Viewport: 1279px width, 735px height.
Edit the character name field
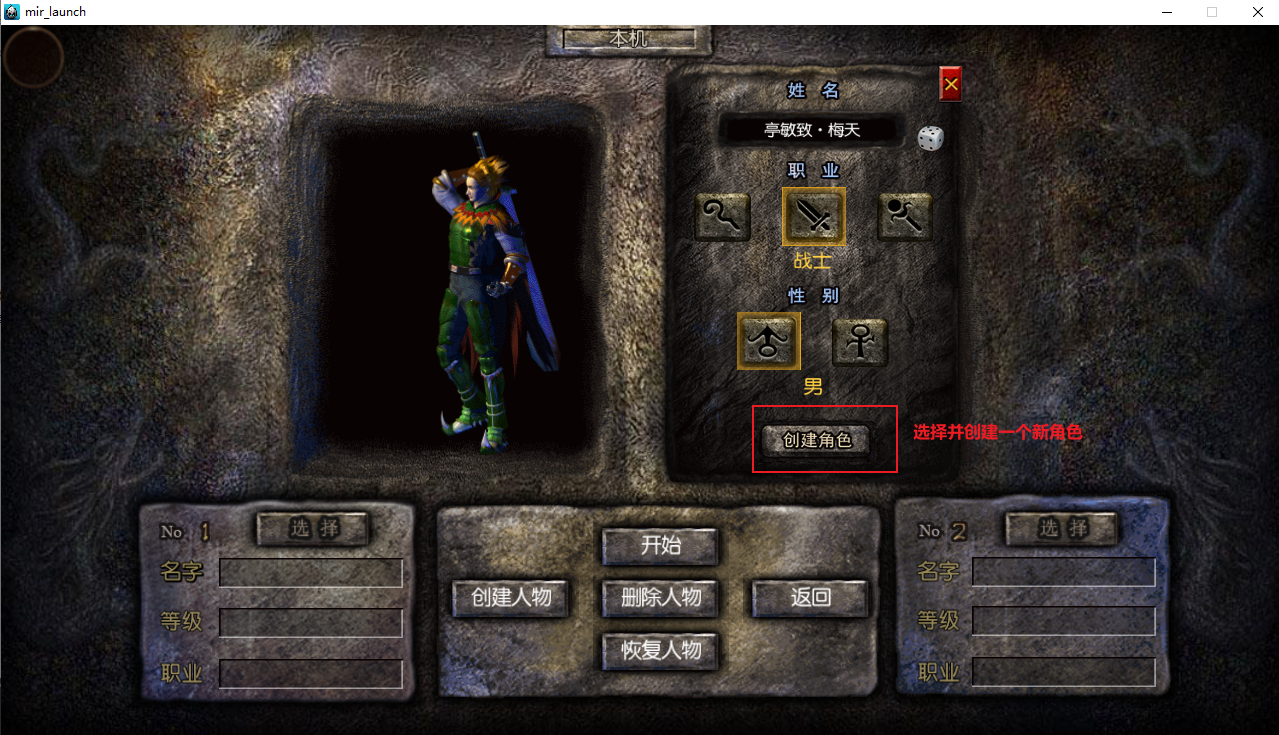point(812,130)
